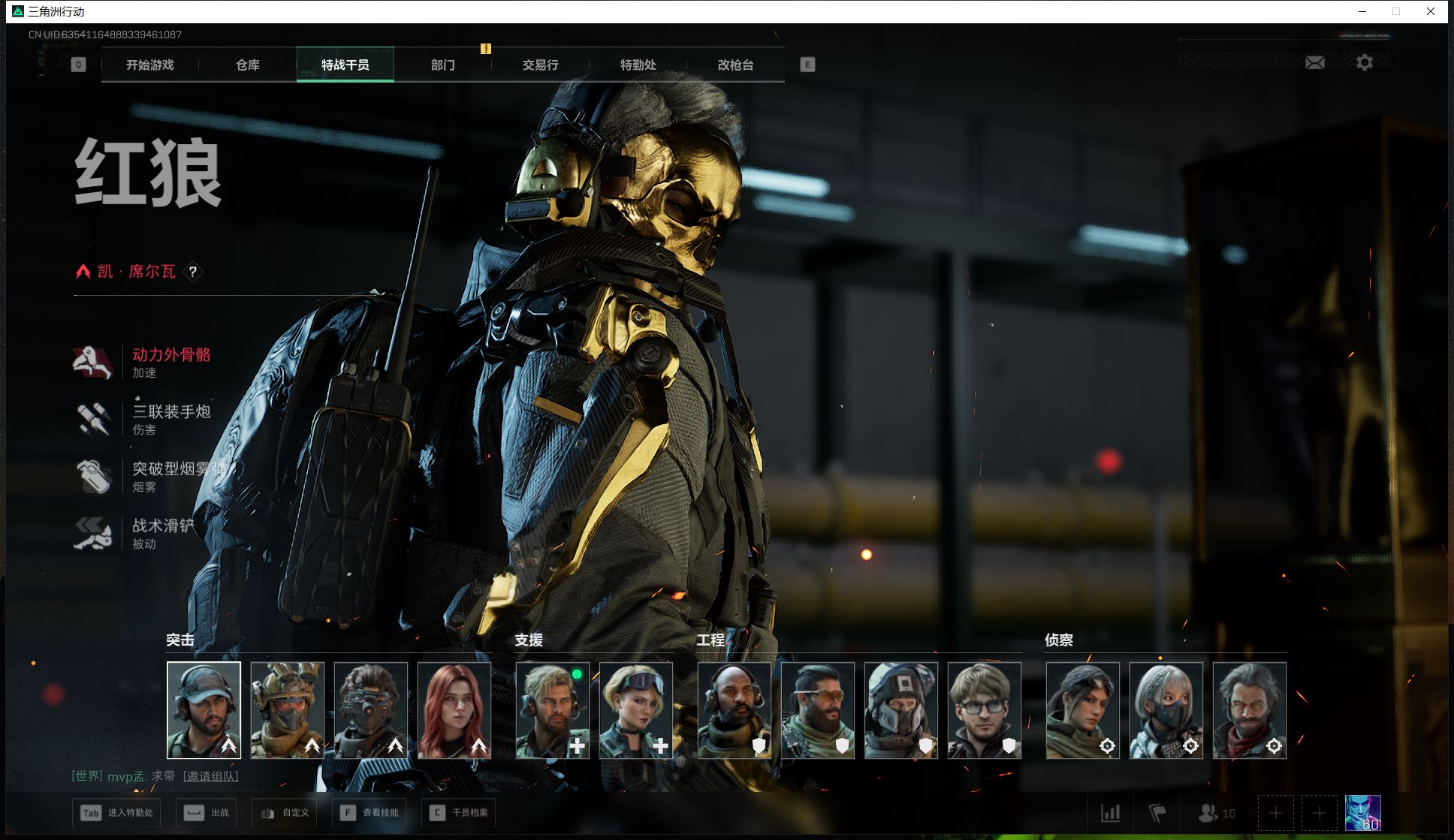This screenshot has width=1454, height=840.
Task: Select the 特勤处 tab
Action: 638,65
